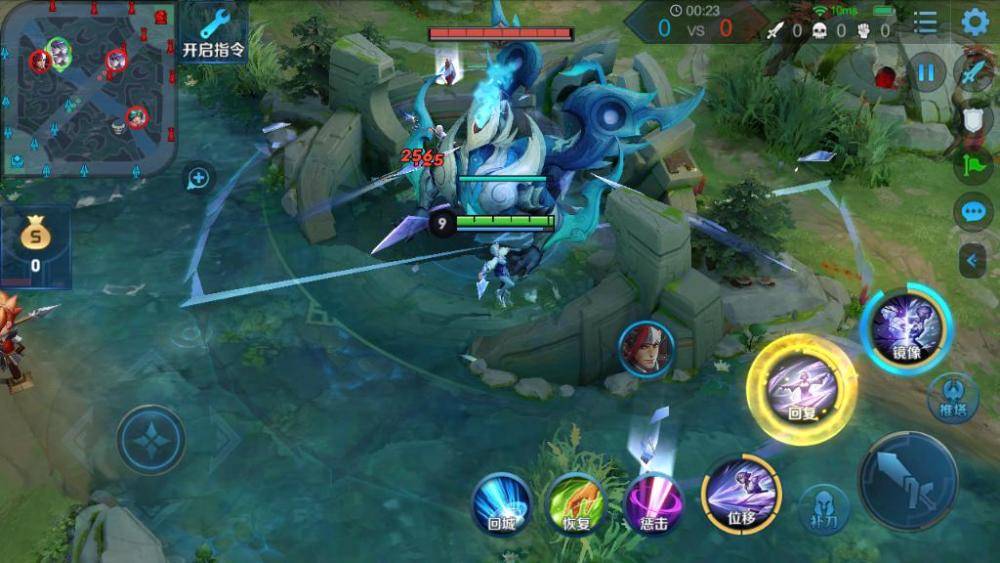1000x563 pixels.
Task: Show the scoreboard list panel
Action: [x=926, y=22]
